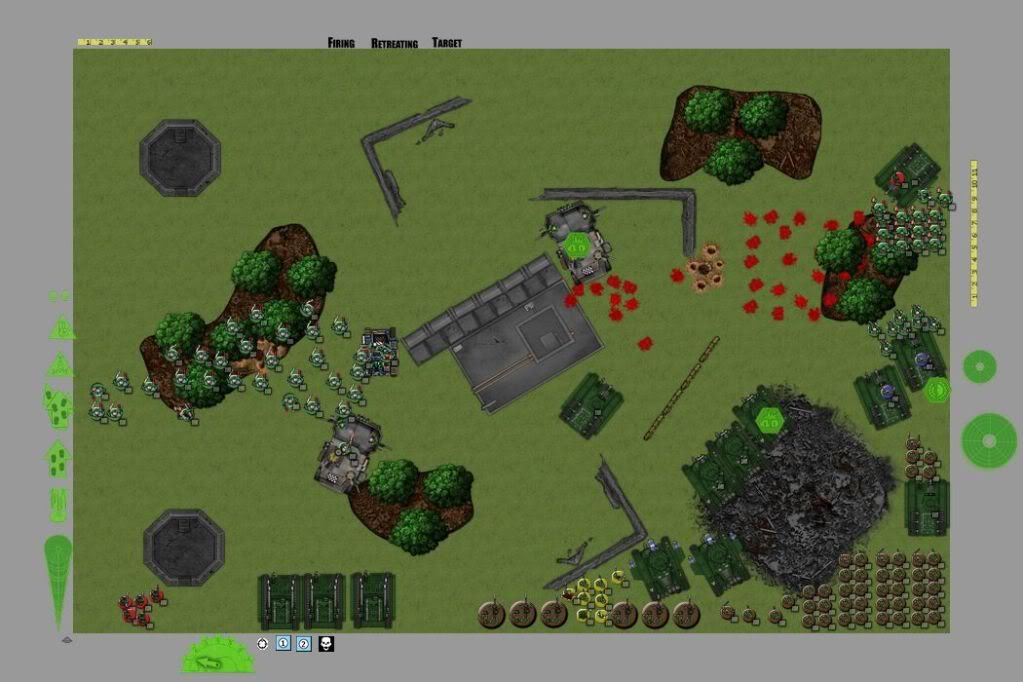Choose the Target marker label
The image size is (1023, 682).
(x=447, y=43)
